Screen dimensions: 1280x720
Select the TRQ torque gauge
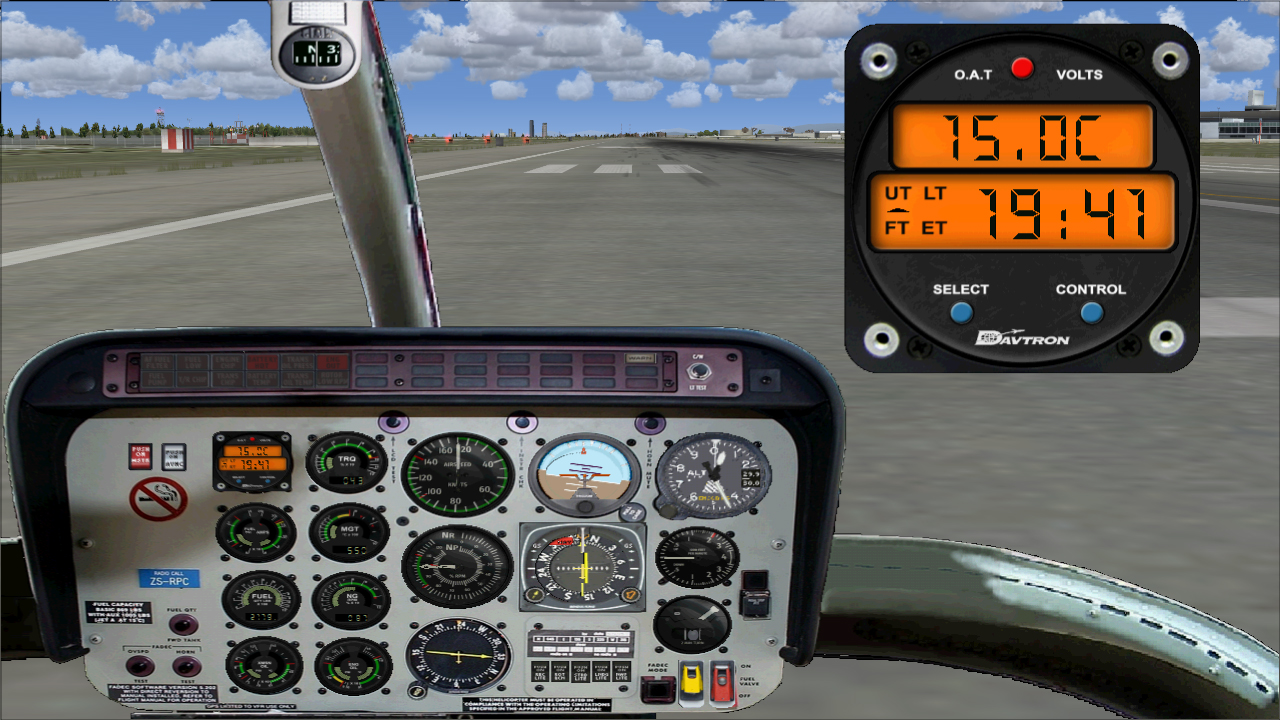347,460
